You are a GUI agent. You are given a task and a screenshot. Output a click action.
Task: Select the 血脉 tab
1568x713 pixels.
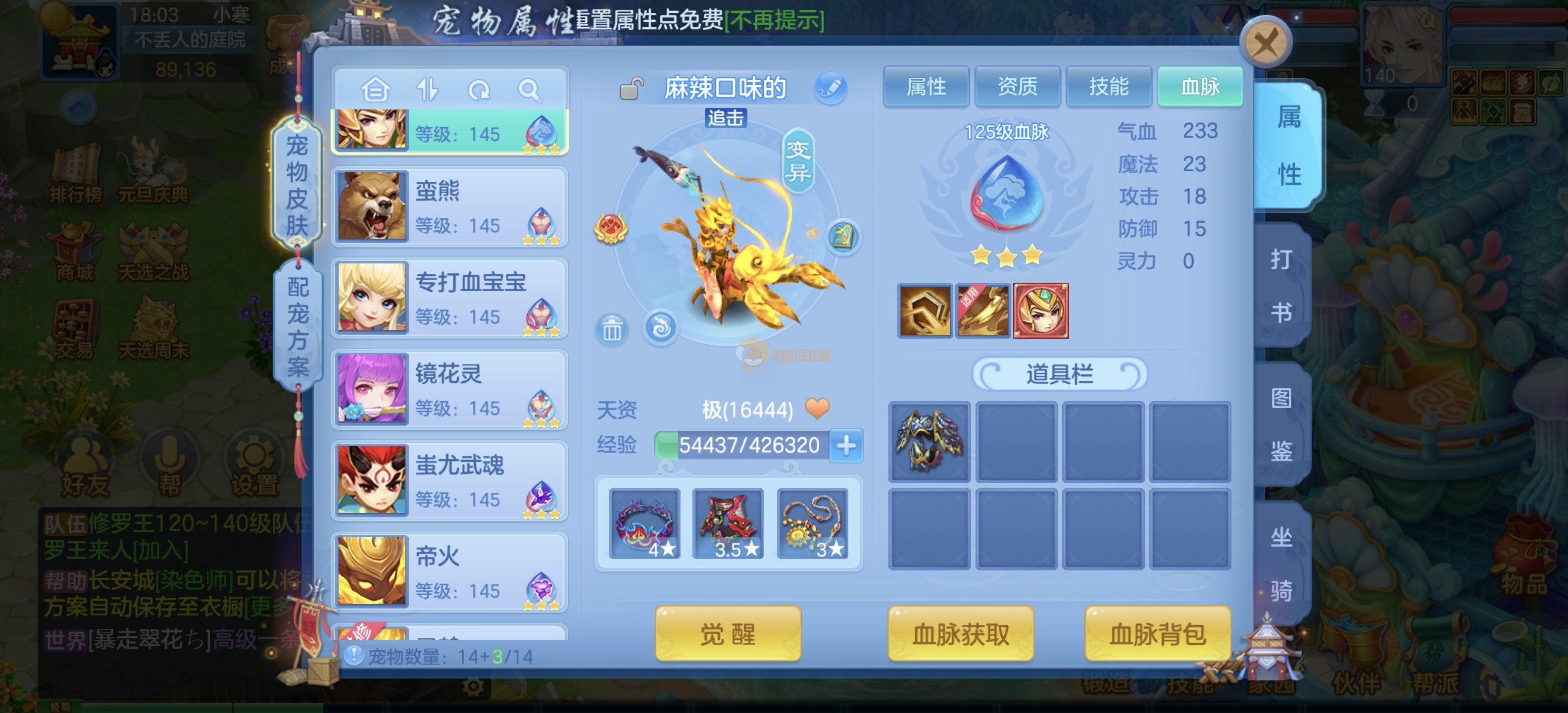click(x=1199, y=87)
